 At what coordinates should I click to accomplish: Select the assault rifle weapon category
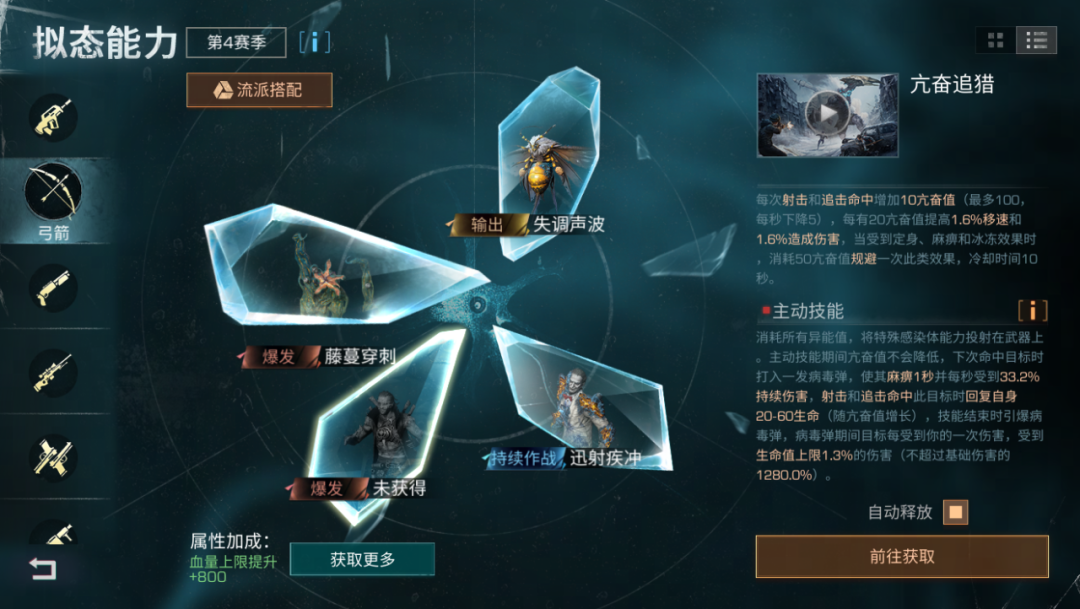(53, 117)
